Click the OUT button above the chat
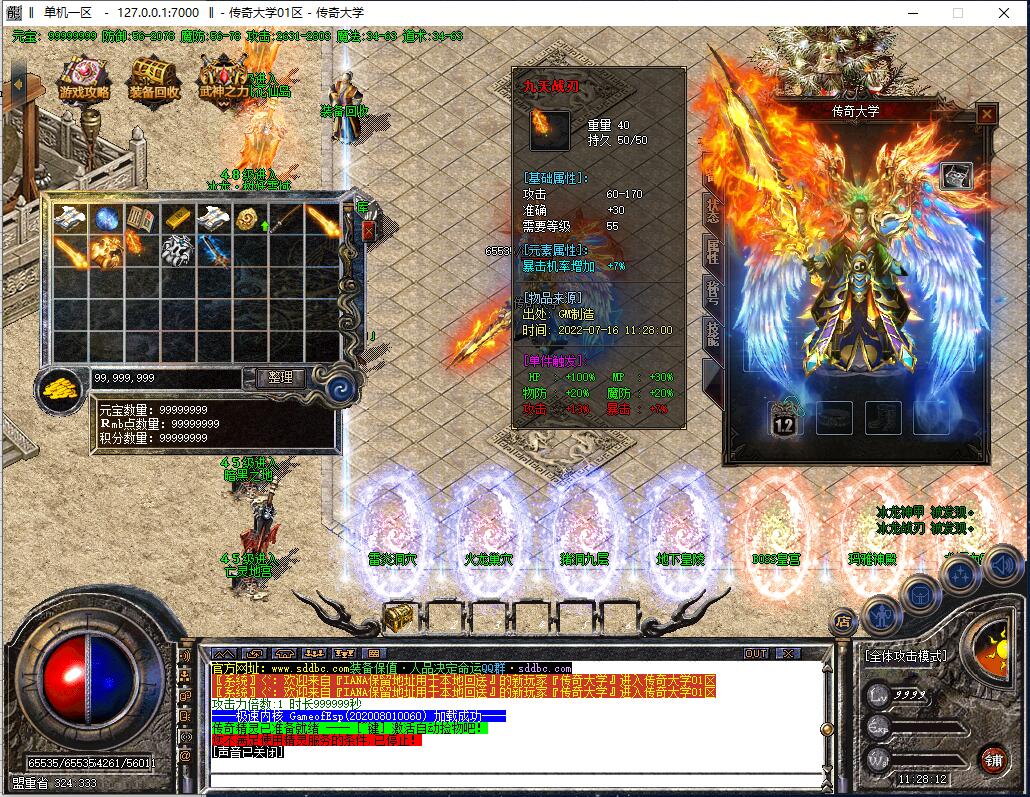The image size is (1030, 797). (756, 653)
